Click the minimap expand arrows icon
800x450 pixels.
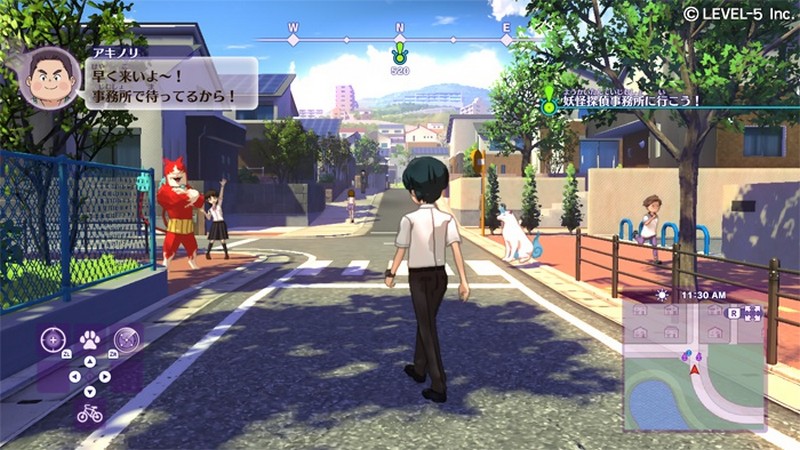(753, 313)
